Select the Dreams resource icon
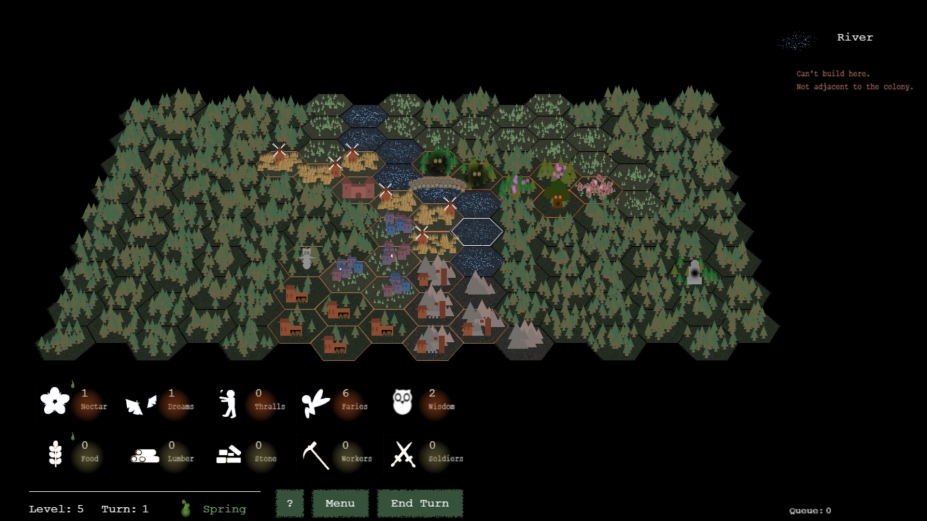This screenshot has width=927, height=521. (x=140, y=403)
